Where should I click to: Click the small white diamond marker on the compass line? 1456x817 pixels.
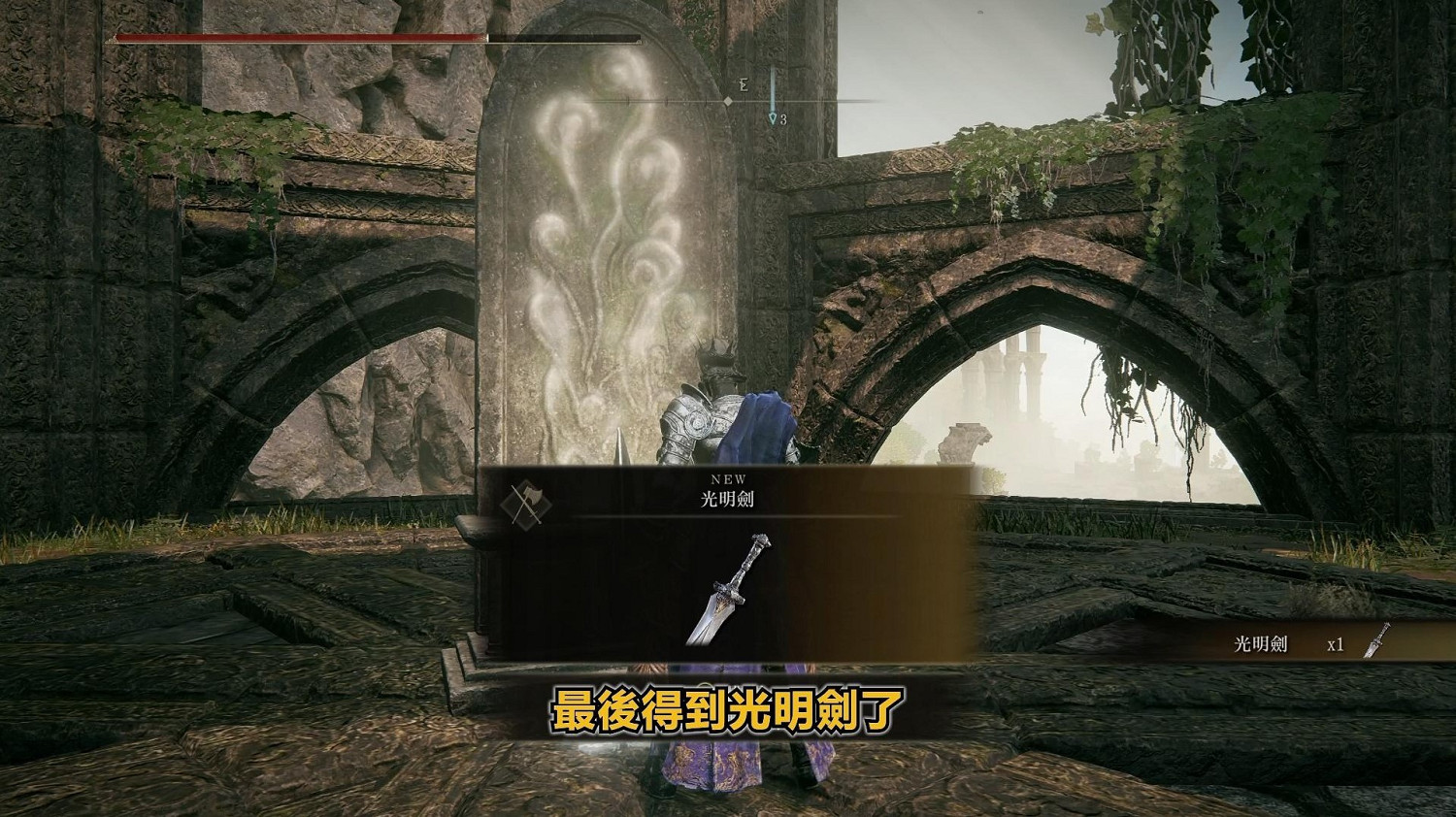pos(728,100)
